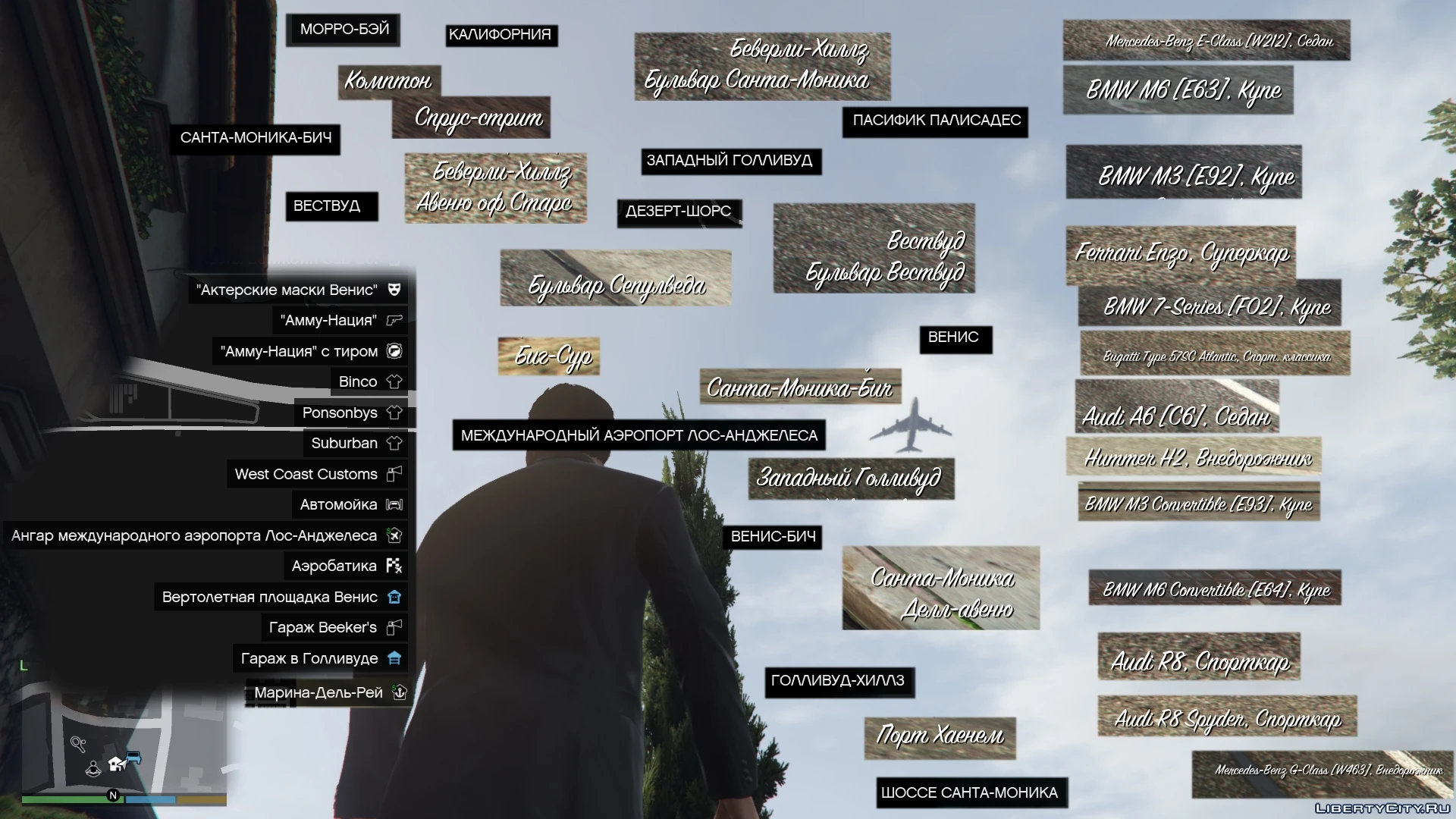Image resolution: width=1456 pixels, height=819 pixels.
Task: Click the car wash icon next to Автомойка
Action: (x=394, y=504)
